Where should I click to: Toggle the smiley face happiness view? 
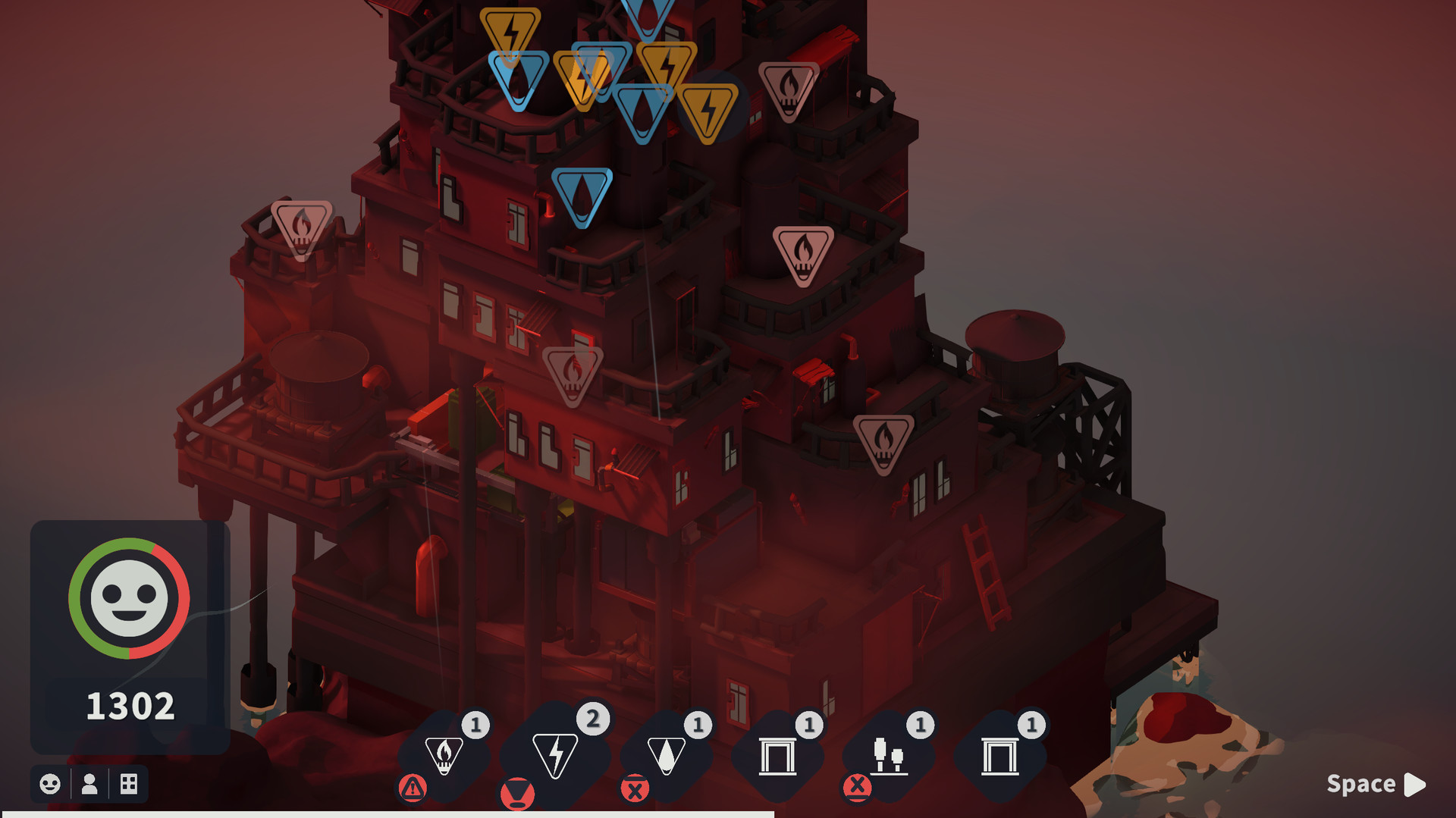[49, 785]
